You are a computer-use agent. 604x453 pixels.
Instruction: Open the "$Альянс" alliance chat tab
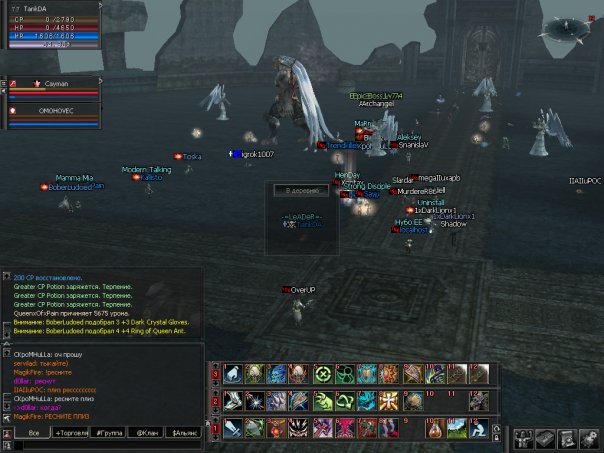coord(186,432)
